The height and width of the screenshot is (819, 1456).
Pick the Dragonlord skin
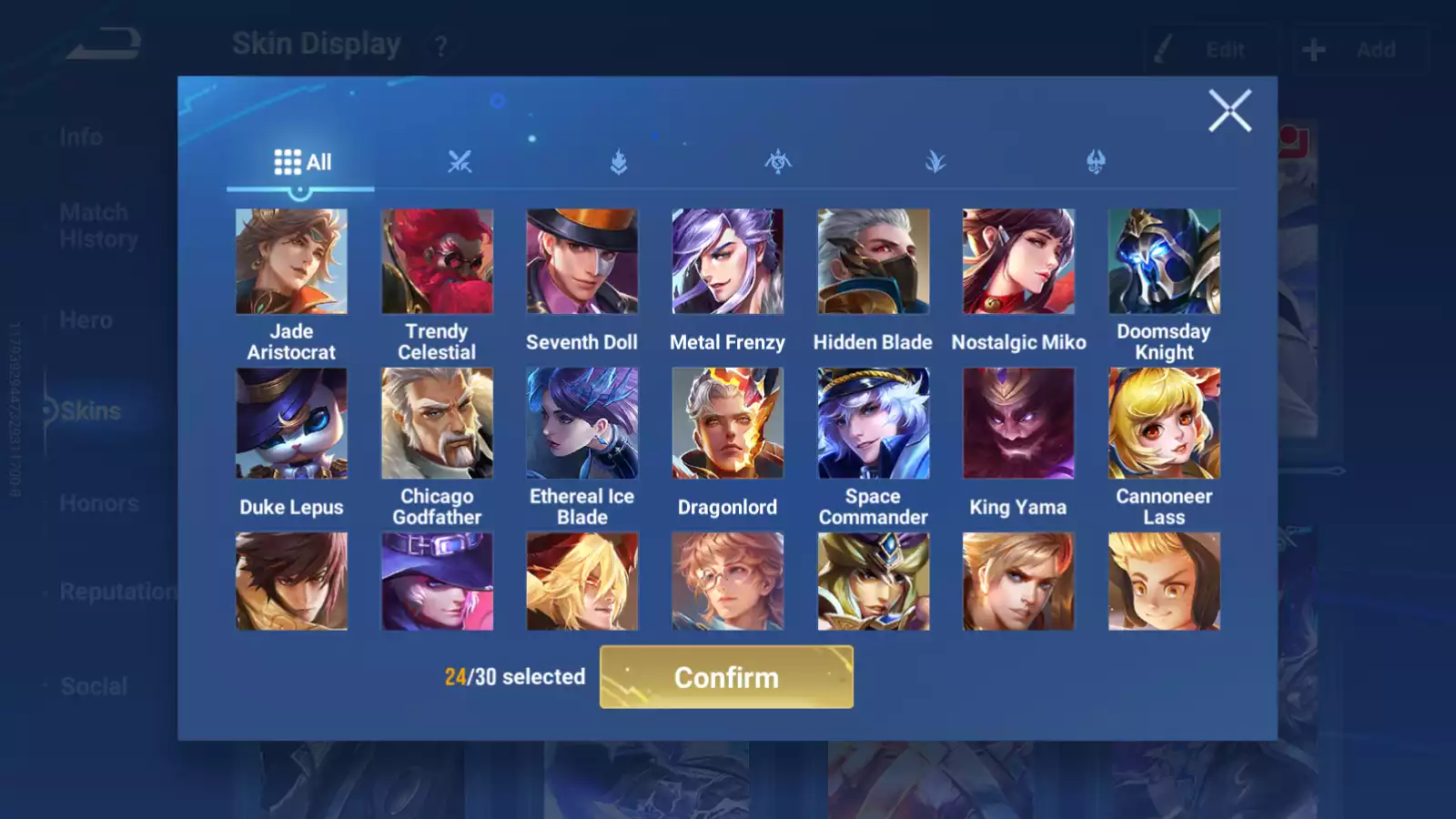(x=727, y=424)
